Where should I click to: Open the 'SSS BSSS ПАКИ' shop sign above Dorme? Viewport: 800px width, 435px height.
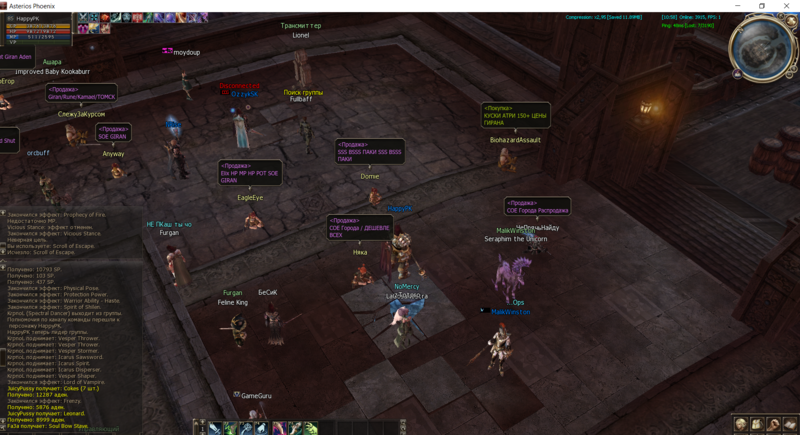coord(370,151)
